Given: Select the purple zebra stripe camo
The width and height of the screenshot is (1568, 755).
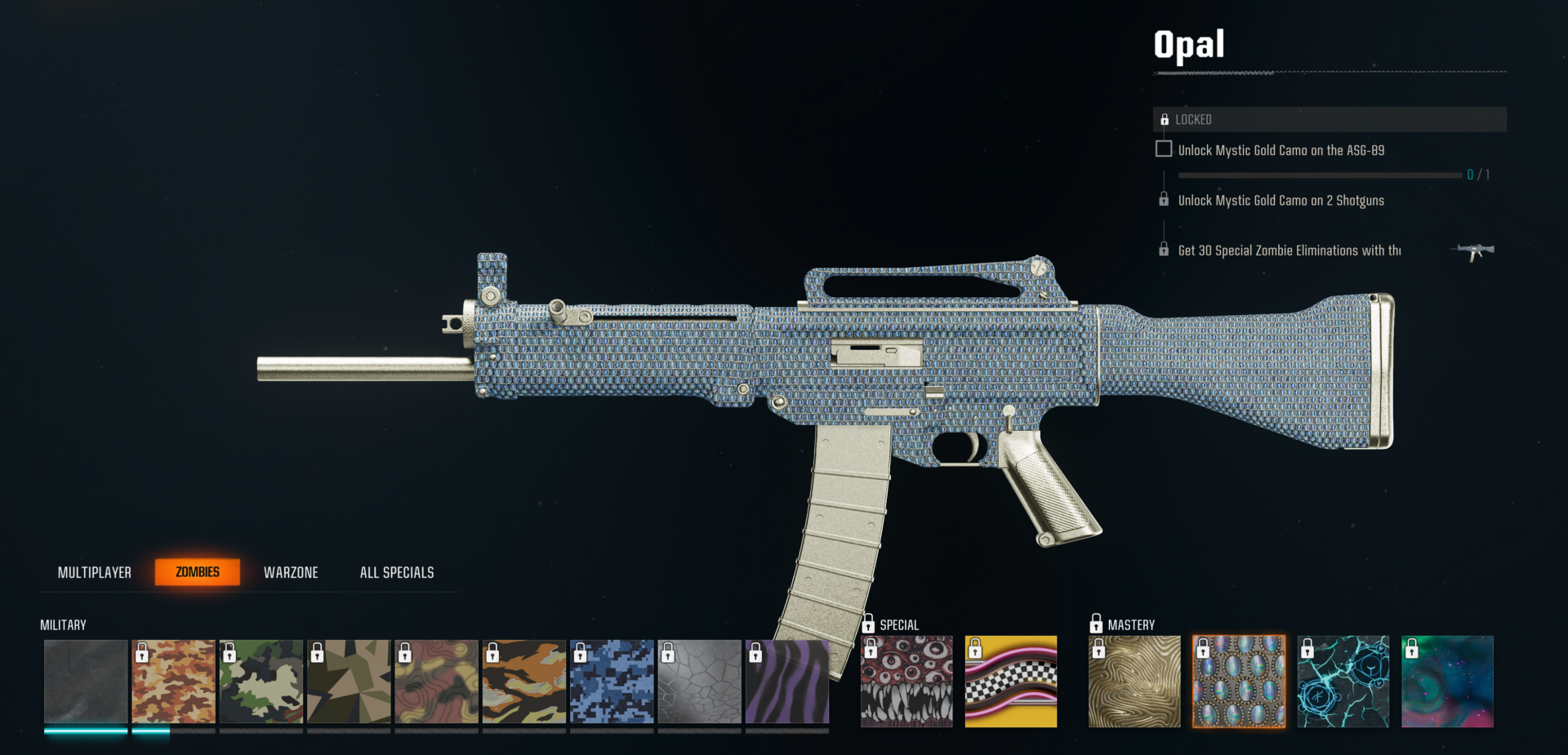Looking at the screenshot, I should point(787,682).
